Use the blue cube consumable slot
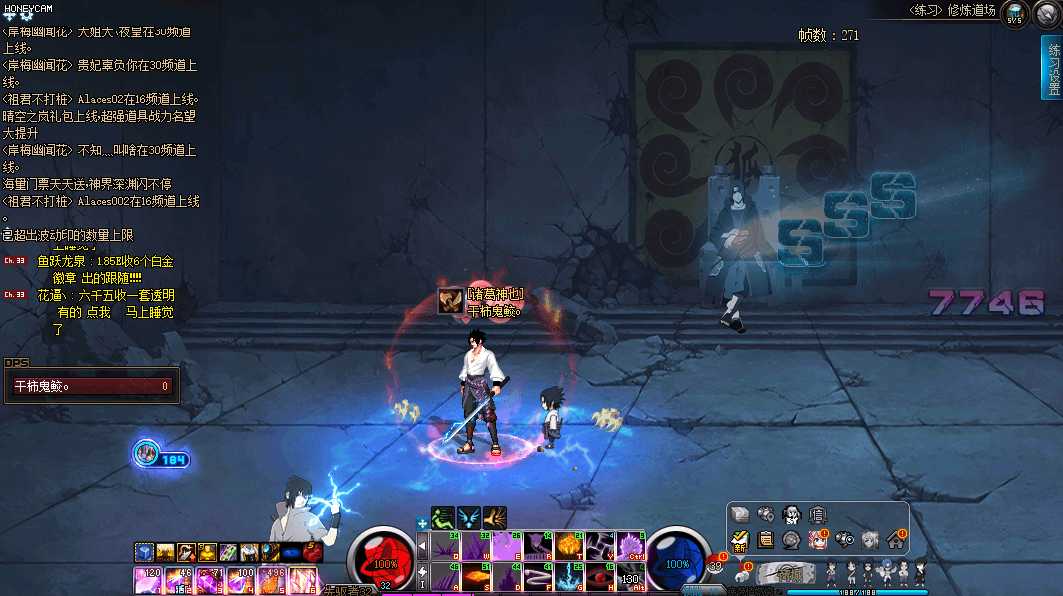 [x=145, y=552]
